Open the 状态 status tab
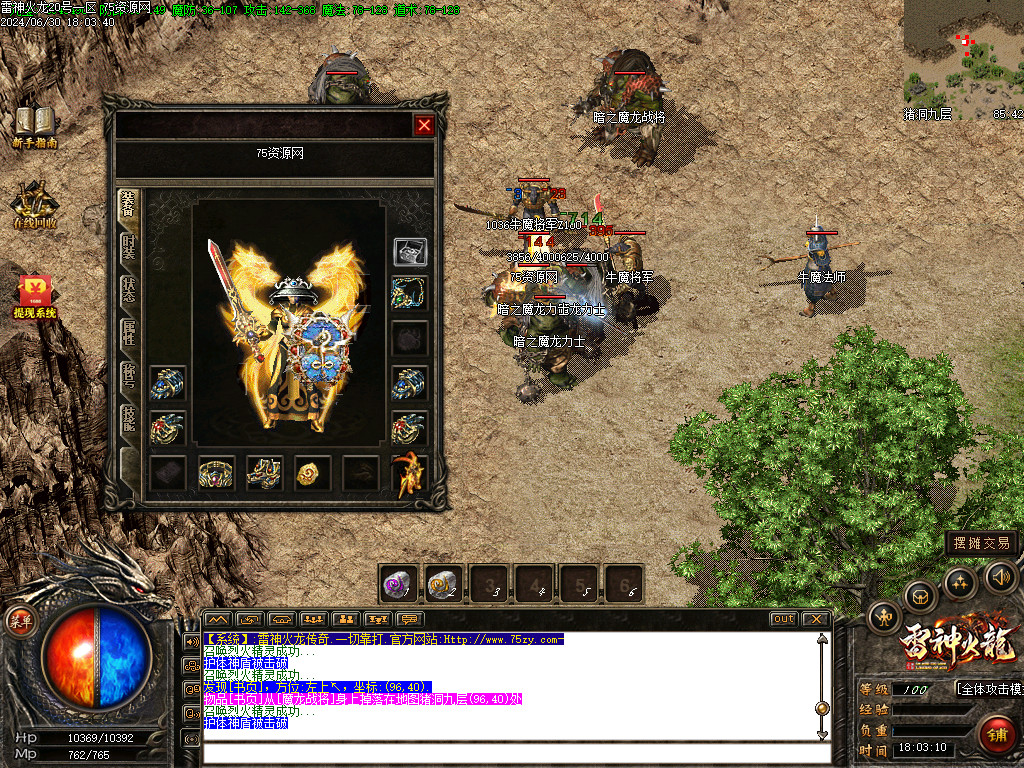Viewport: 1024px width, 768px height. click(x=129, y=291)
